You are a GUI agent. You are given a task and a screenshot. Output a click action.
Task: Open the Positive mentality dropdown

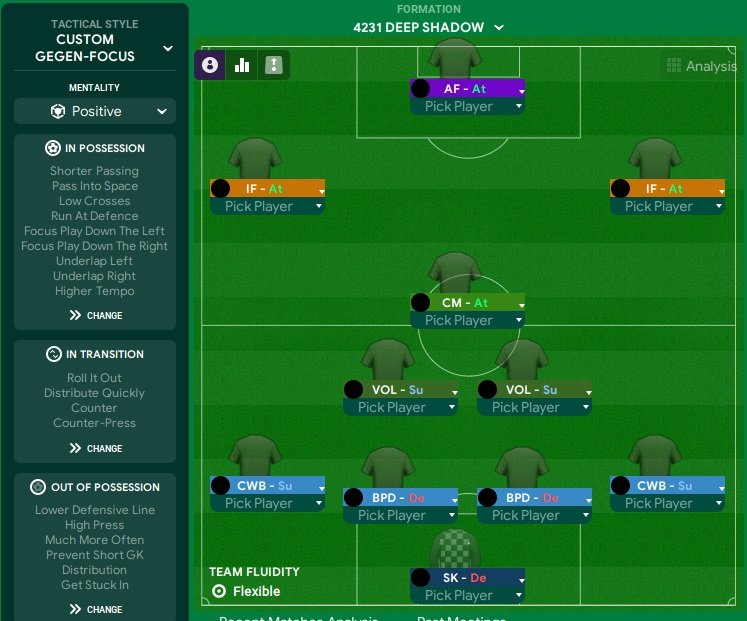95,111
